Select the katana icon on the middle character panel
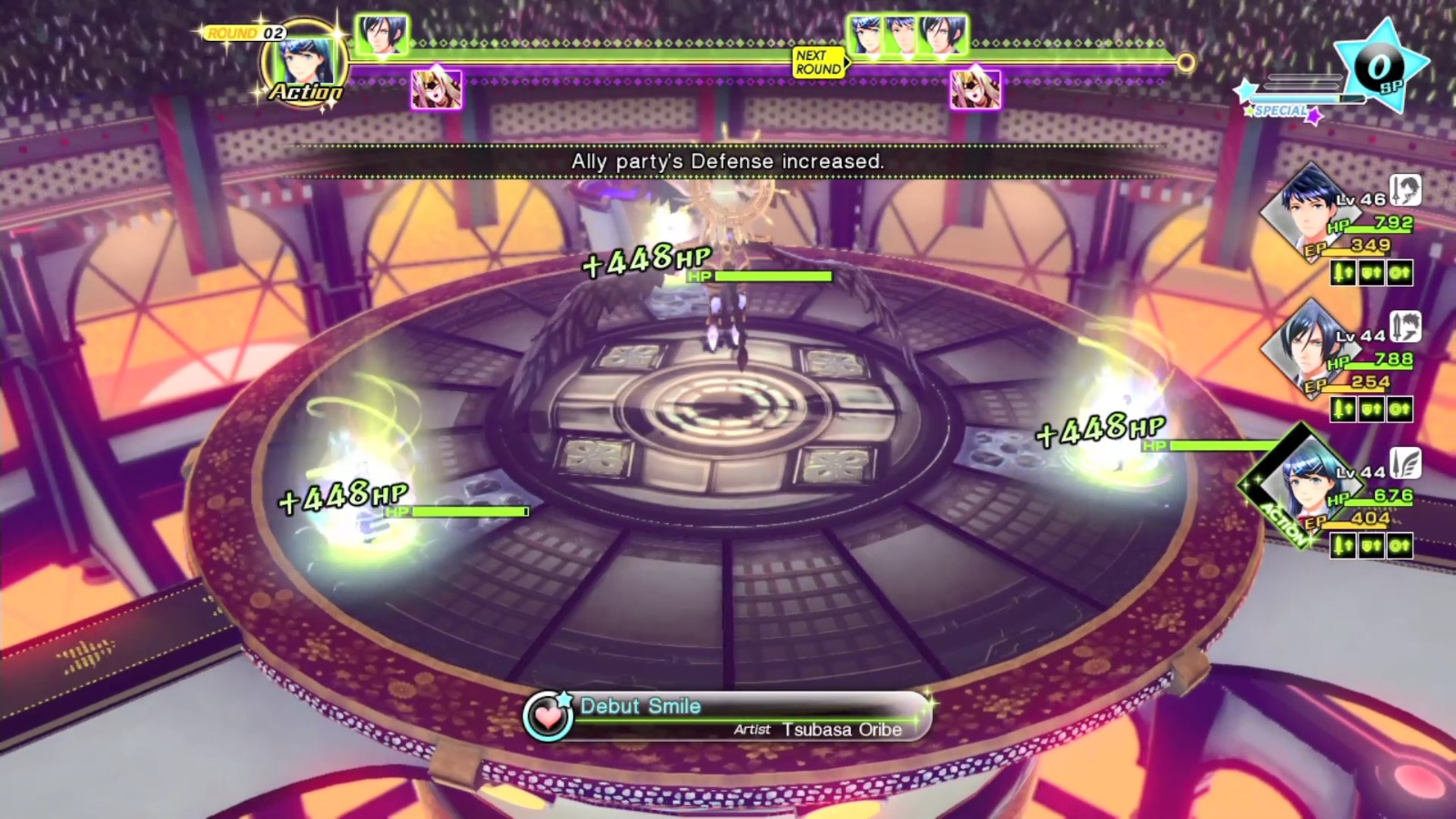1456x819 pixels. (x=1407, y=328)
